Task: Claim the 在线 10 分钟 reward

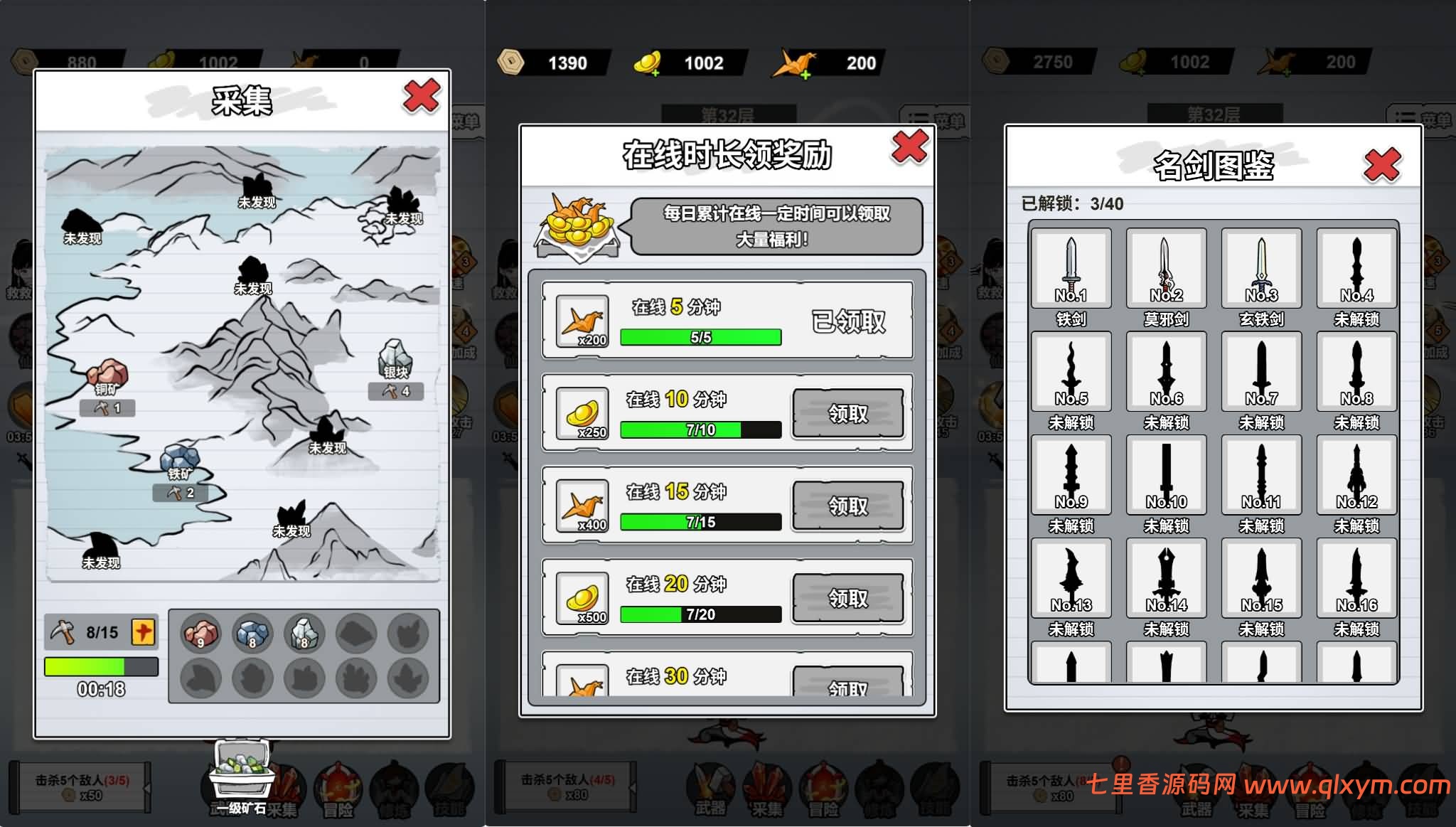Action: 847,414
